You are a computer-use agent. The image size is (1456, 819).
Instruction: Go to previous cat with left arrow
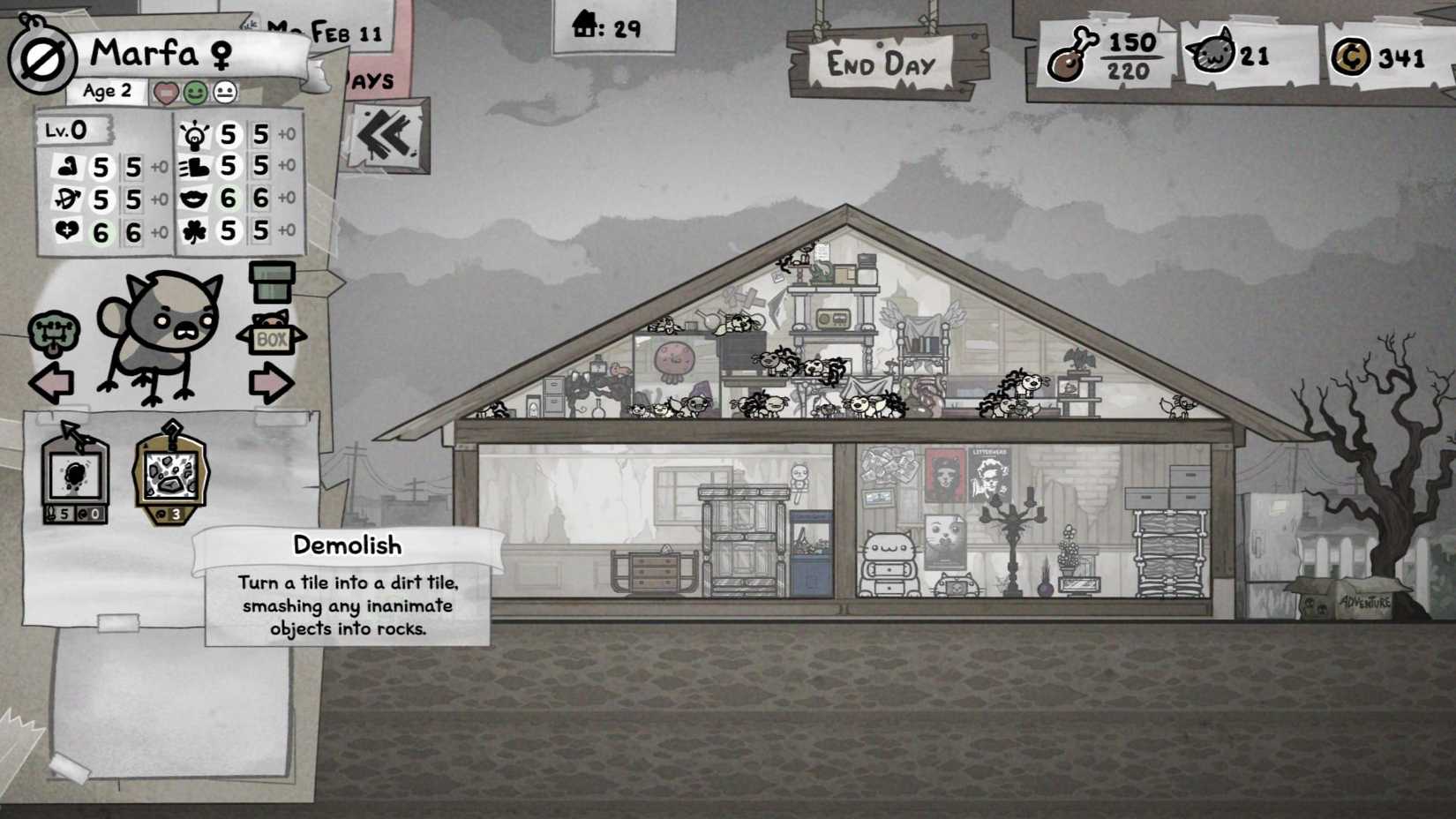(x=51, y=381)
